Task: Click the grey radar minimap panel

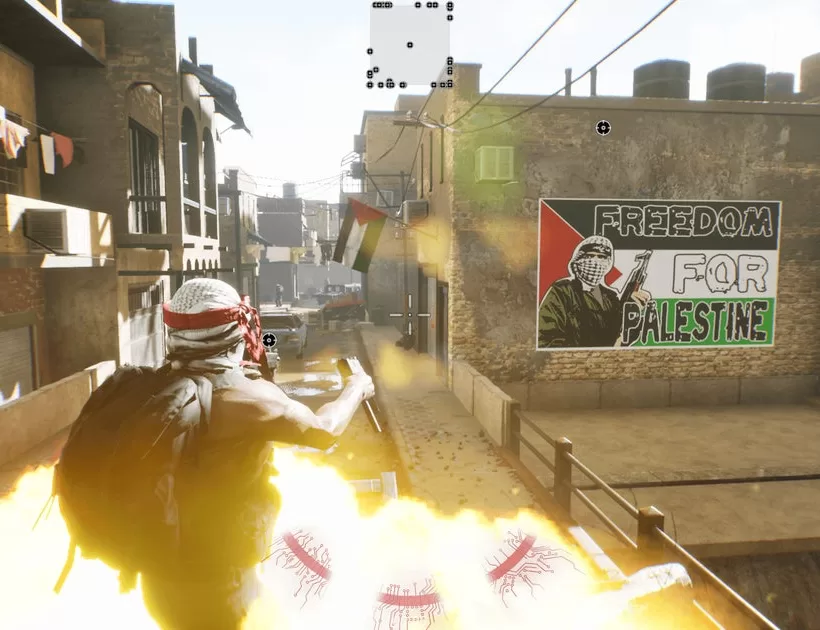Action: (409, 44)
